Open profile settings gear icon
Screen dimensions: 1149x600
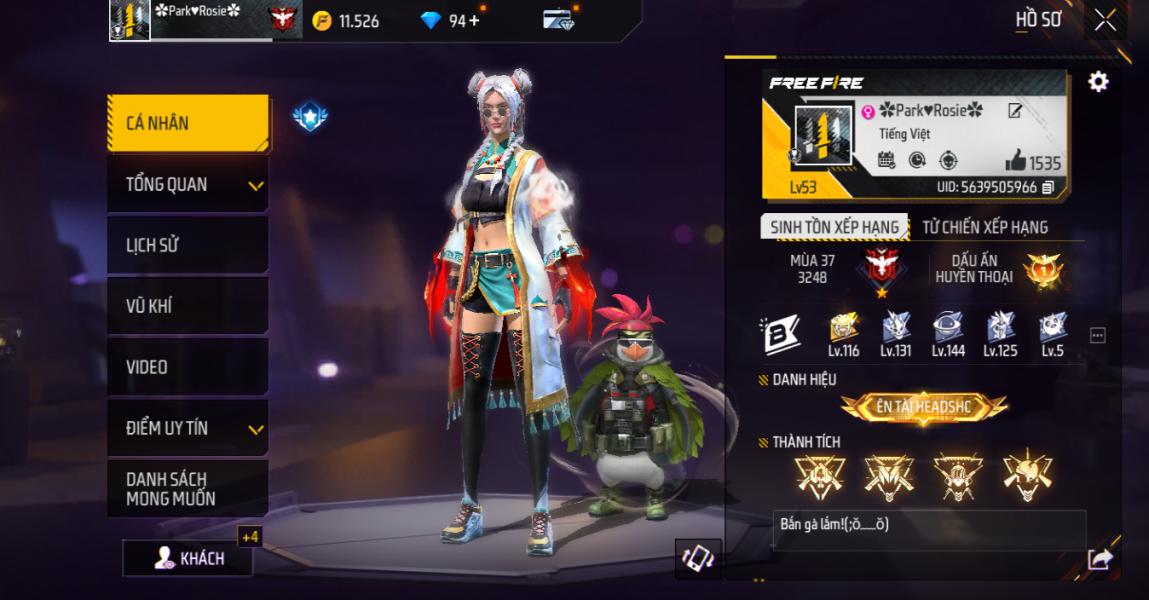pos(1098,82)
